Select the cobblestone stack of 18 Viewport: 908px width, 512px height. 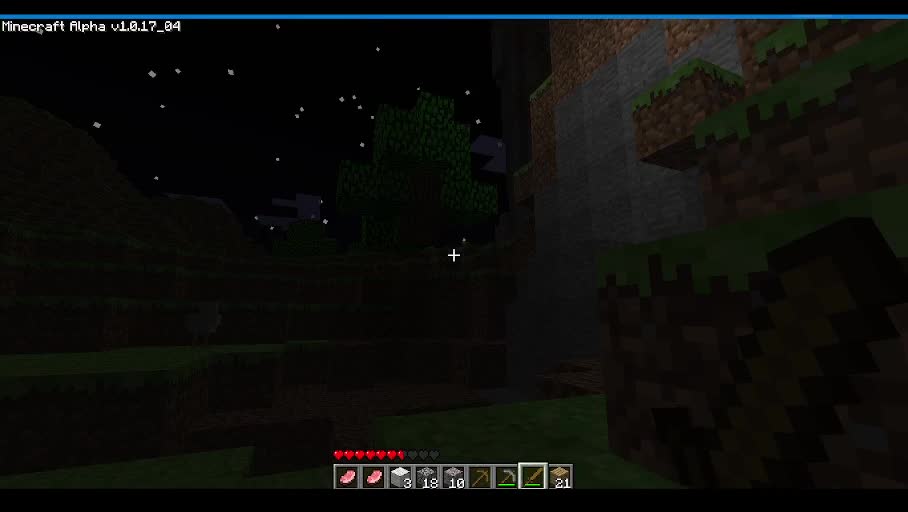tap(427, 477)
